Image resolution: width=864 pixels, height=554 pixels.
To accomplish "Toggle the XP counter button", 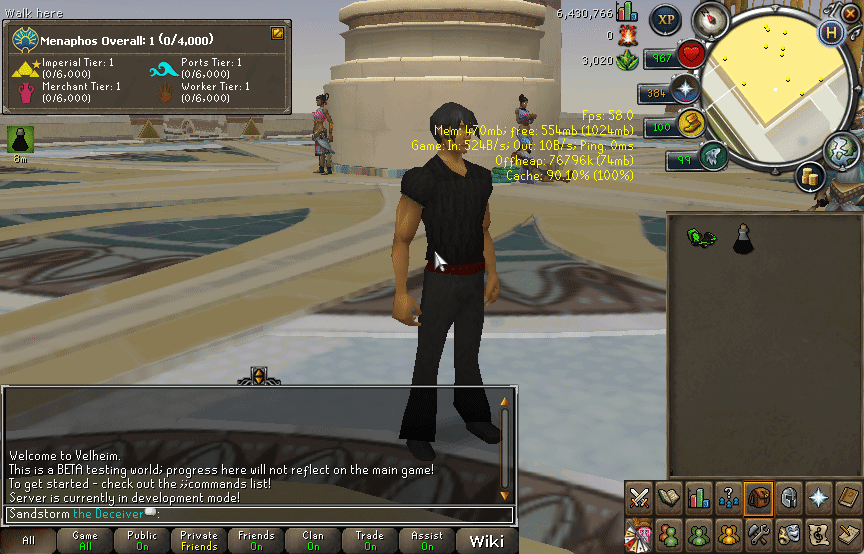I will click(665, 20).
